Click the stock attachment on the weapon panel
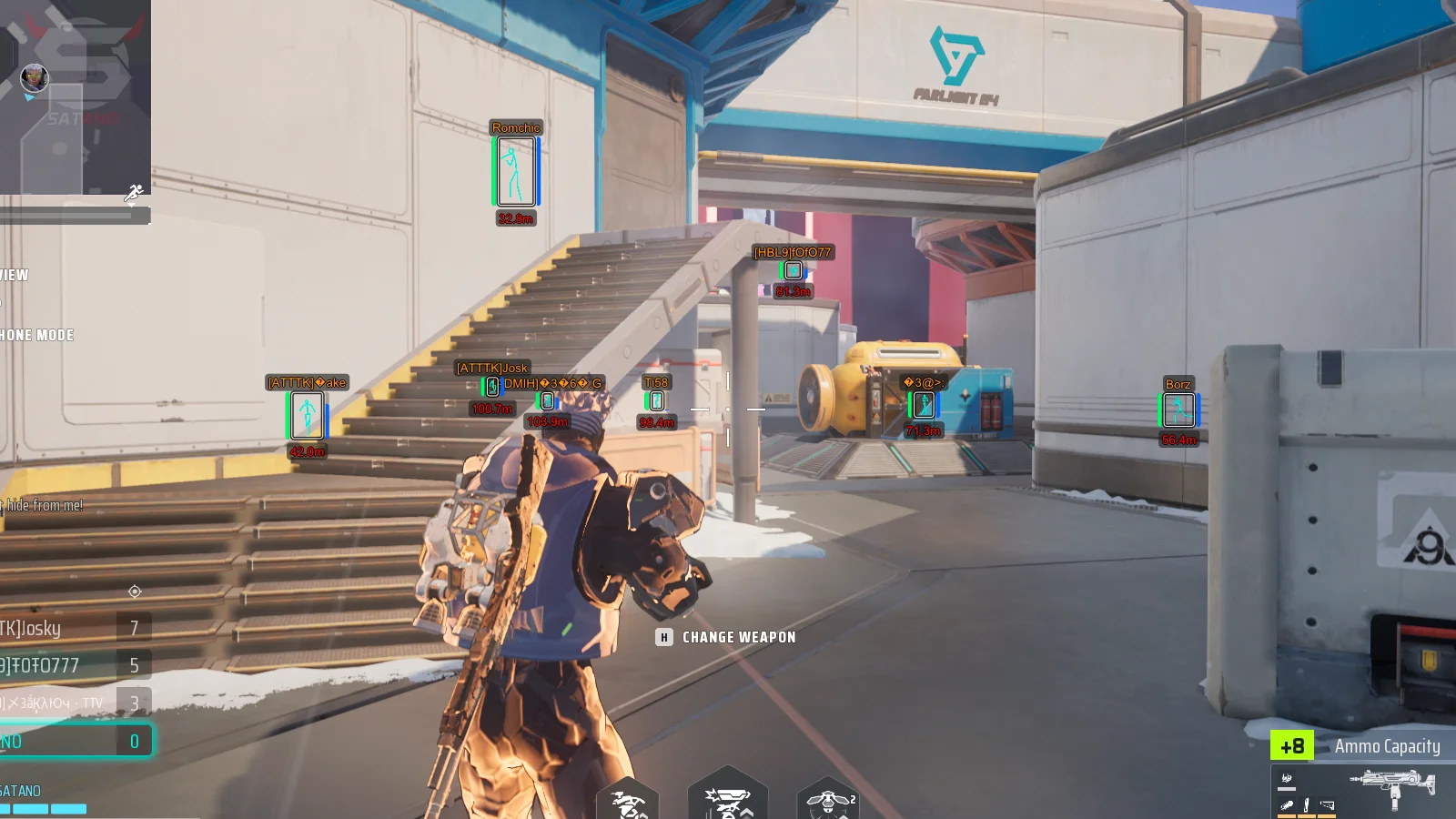The width and height of the screenshot is (1456, 819). [x=1327, y=805]
